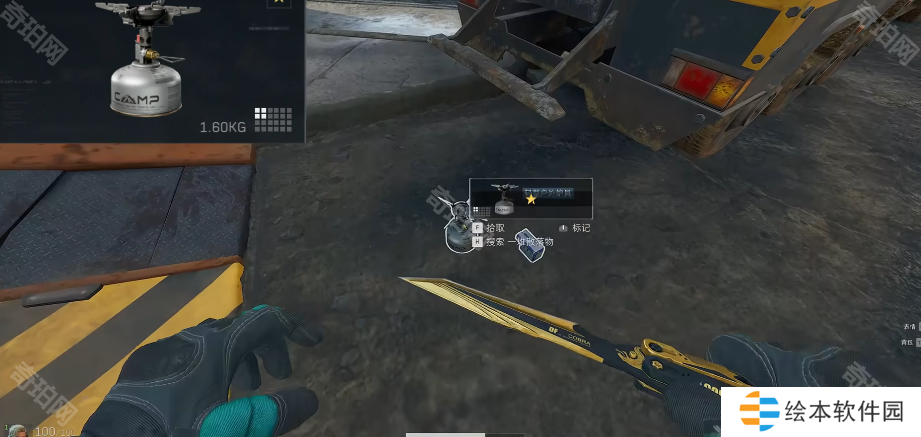Image resolution: width=921 pixels, height=437 pixels.
Task: Toggle the gold star in the preview panel corner
Action: click(279, 3)
